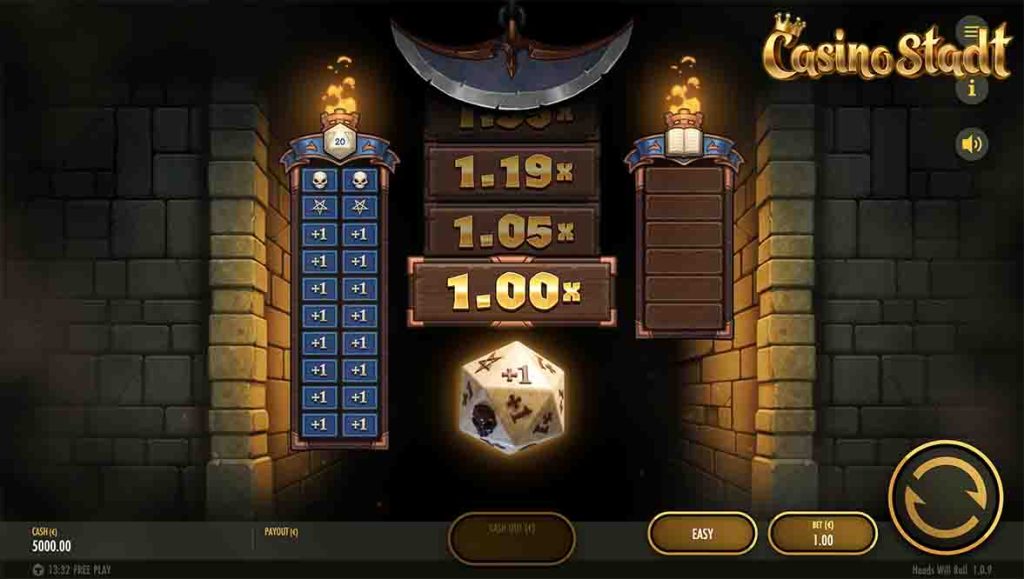Viewport: 1024px width, 579px height.
Task: Toggle the sound speaker icon
Action: pyautogui.click(x=971, y=144)
